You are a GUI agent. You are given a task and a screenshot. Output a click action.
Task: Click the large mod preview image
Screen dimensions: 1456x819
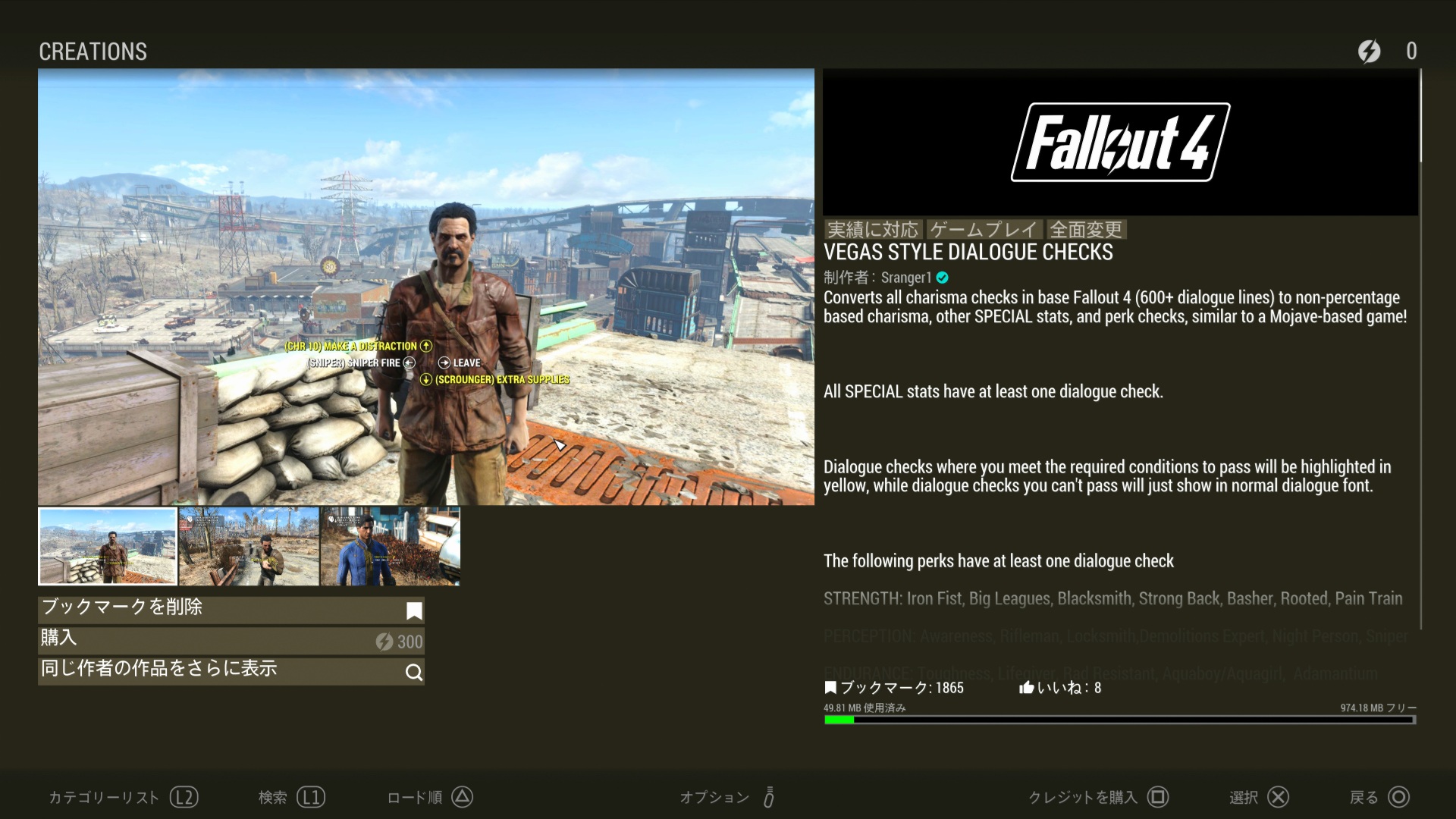tap(425, 287)
